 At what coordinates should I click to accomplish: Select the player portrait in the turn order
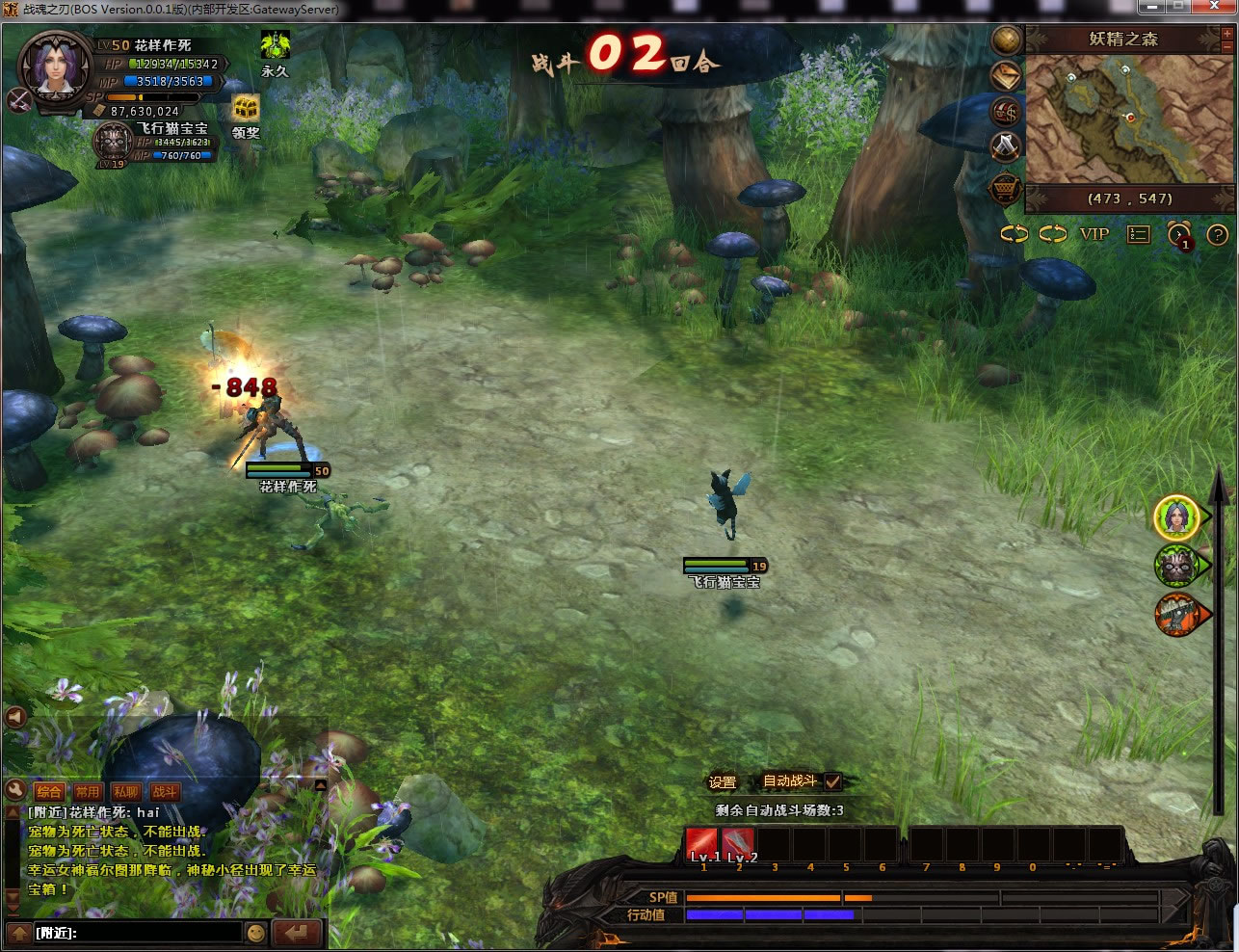pos(1176,517)
